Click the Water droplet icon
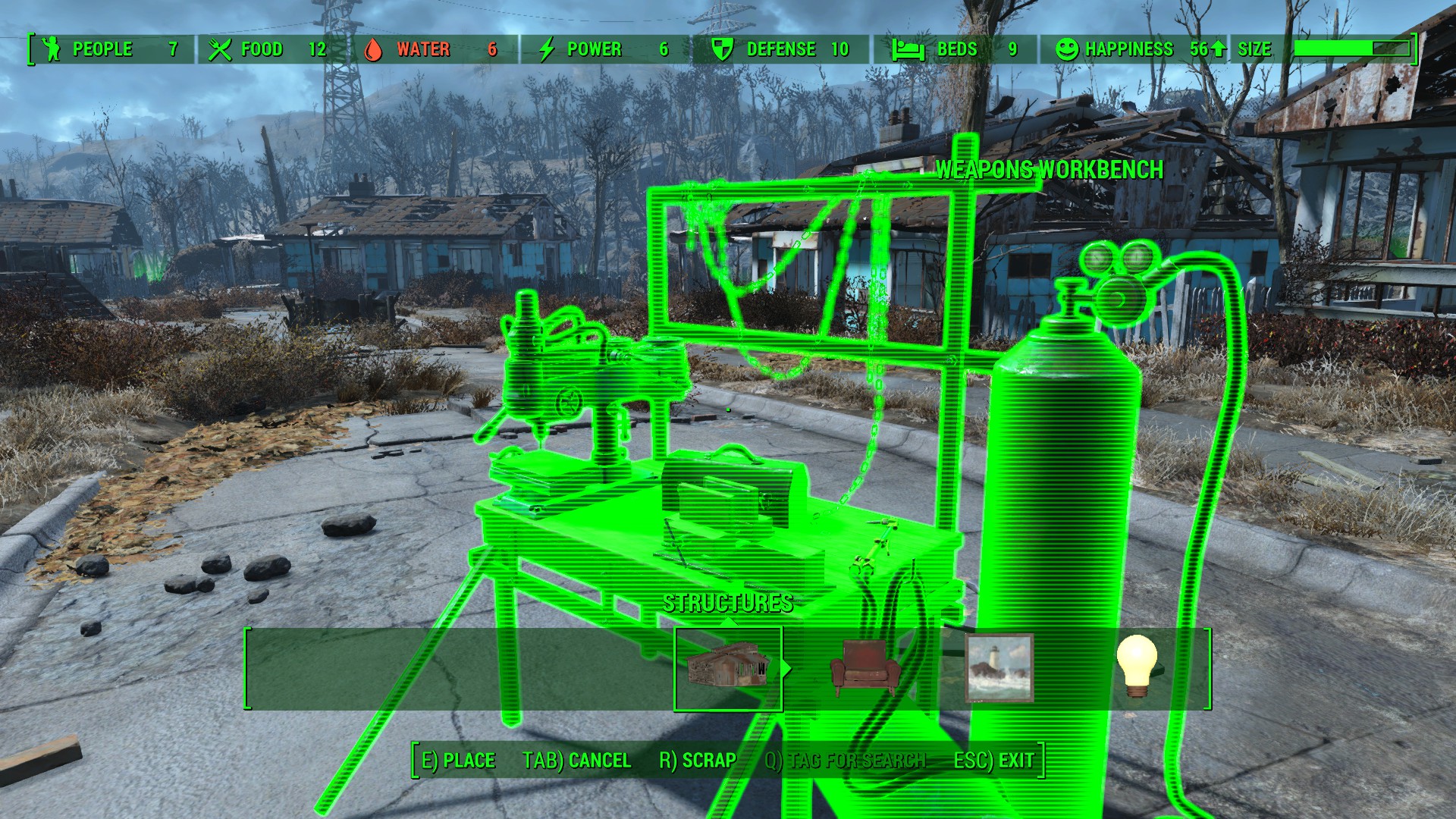The image size is (1456, 819). pos(375,49)
